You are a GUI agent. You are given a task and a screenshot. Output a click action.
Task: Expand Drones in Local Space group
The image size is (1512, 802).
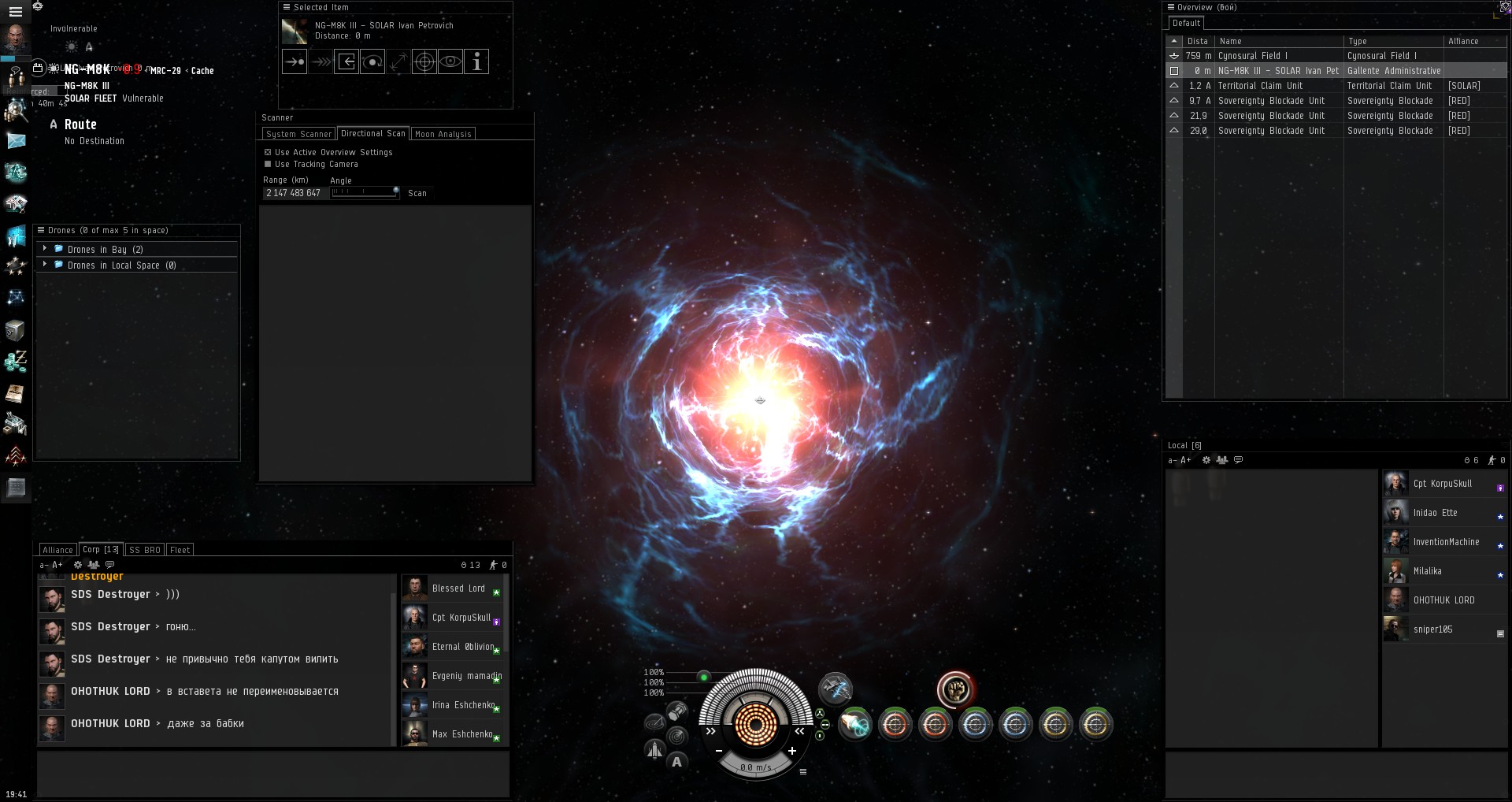tap(45, 265)
